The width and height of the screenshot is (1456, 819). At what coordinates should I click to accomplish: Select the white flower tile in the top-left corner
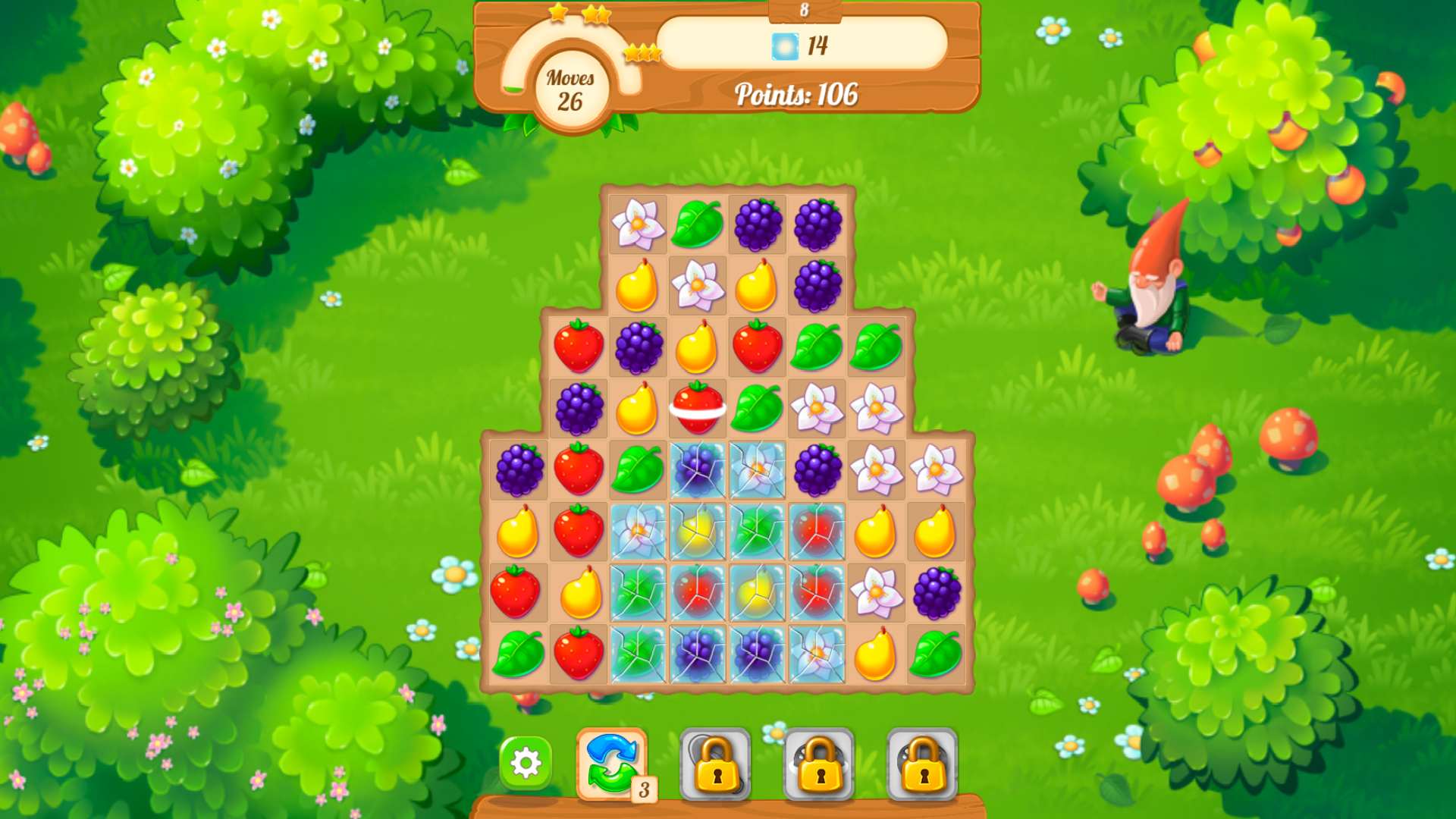click(638, 224)
